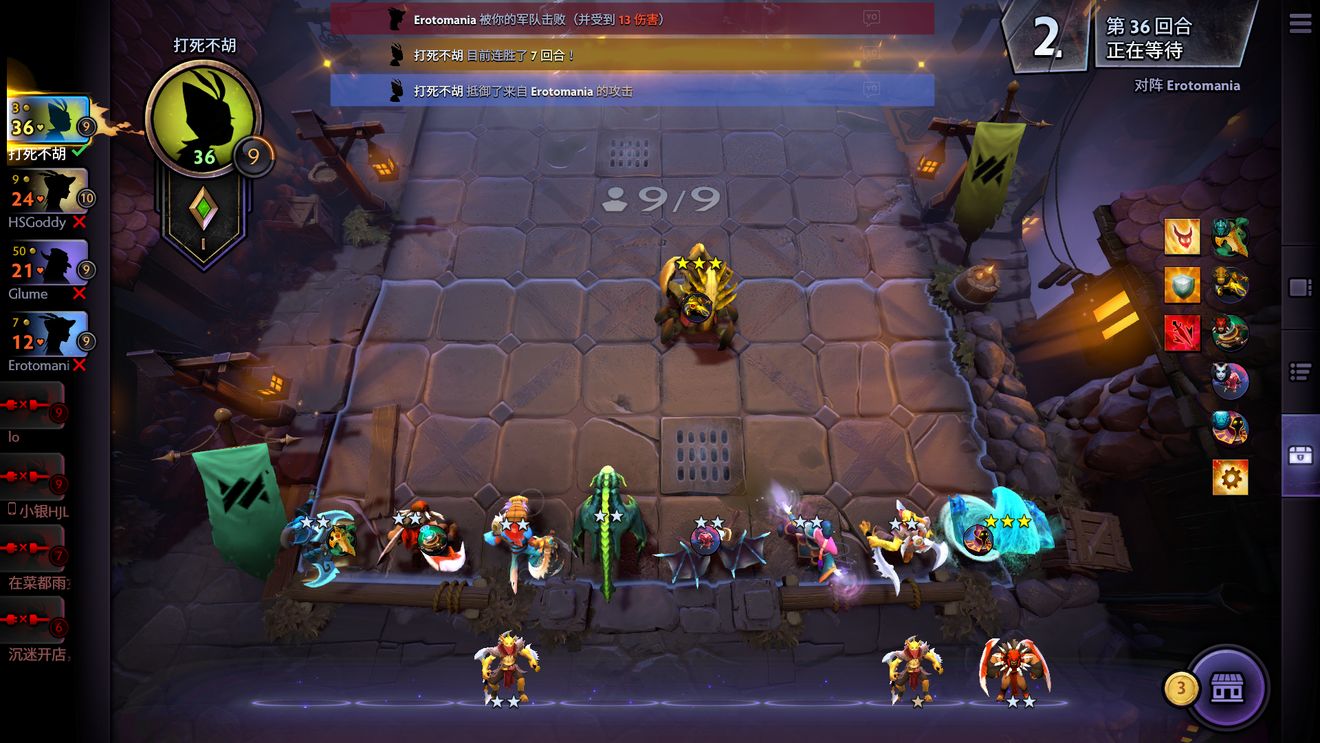
Task: Open the board panel side tab
Action: tap(1300, 288)
